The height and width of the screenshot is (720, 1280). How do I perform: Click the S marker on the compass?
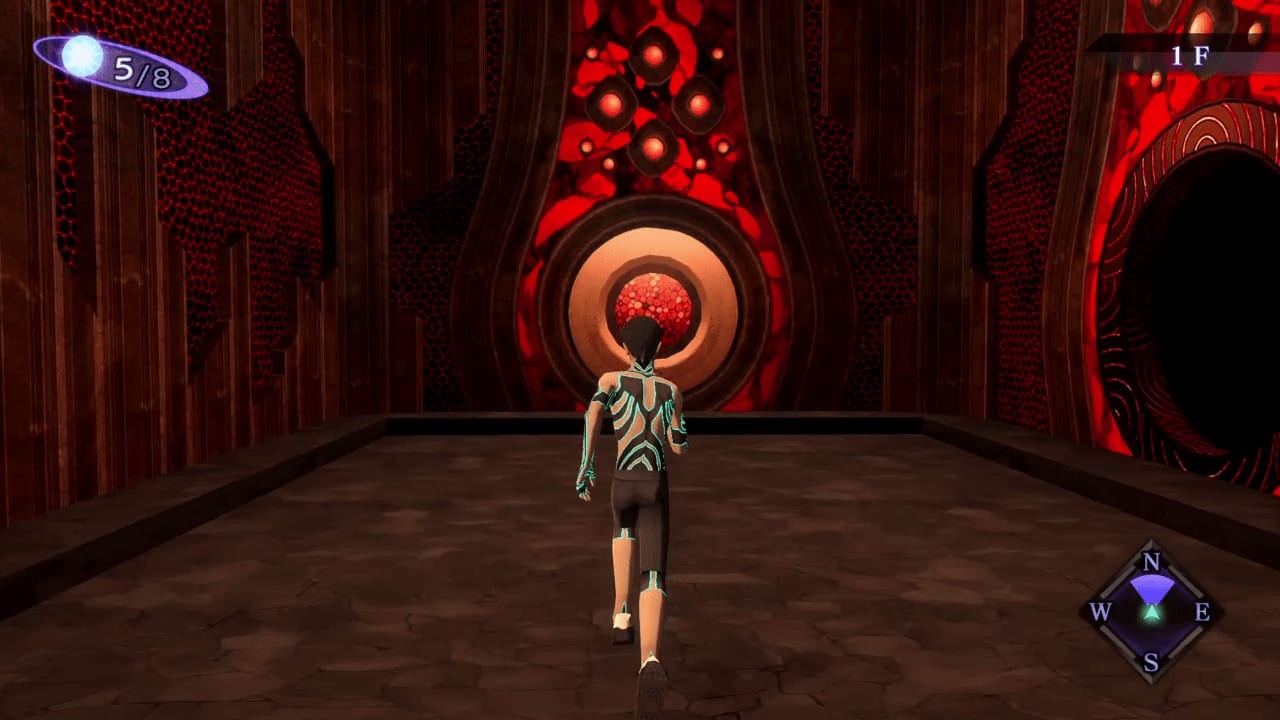[1152, 662]
